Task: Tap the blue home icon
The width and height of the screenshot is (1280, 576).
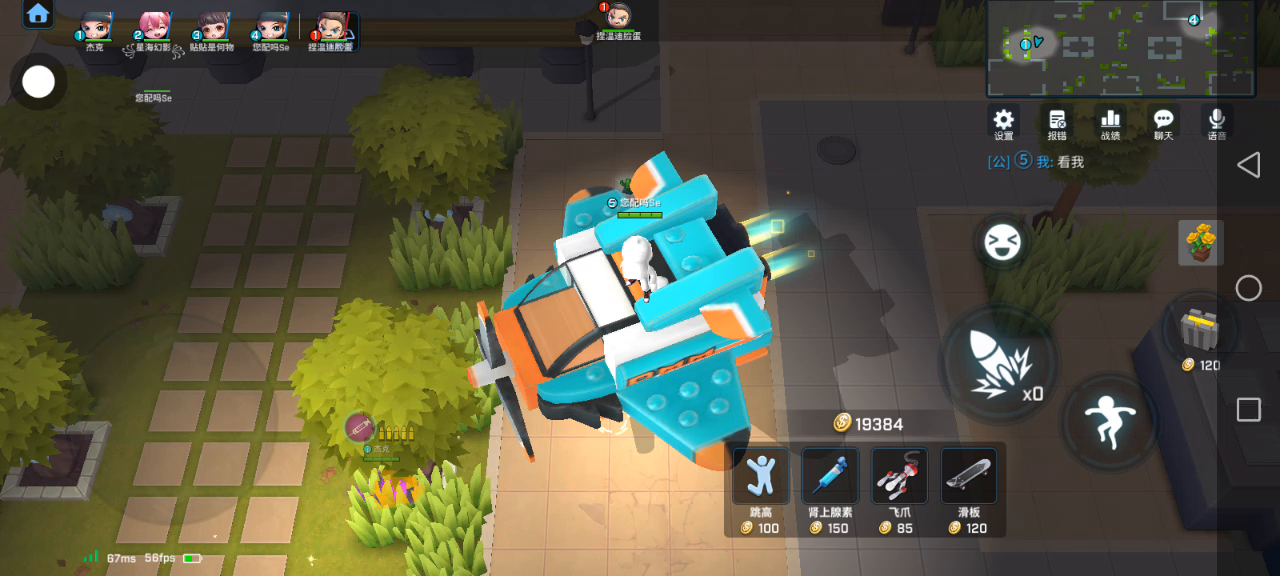Action: 38,14
